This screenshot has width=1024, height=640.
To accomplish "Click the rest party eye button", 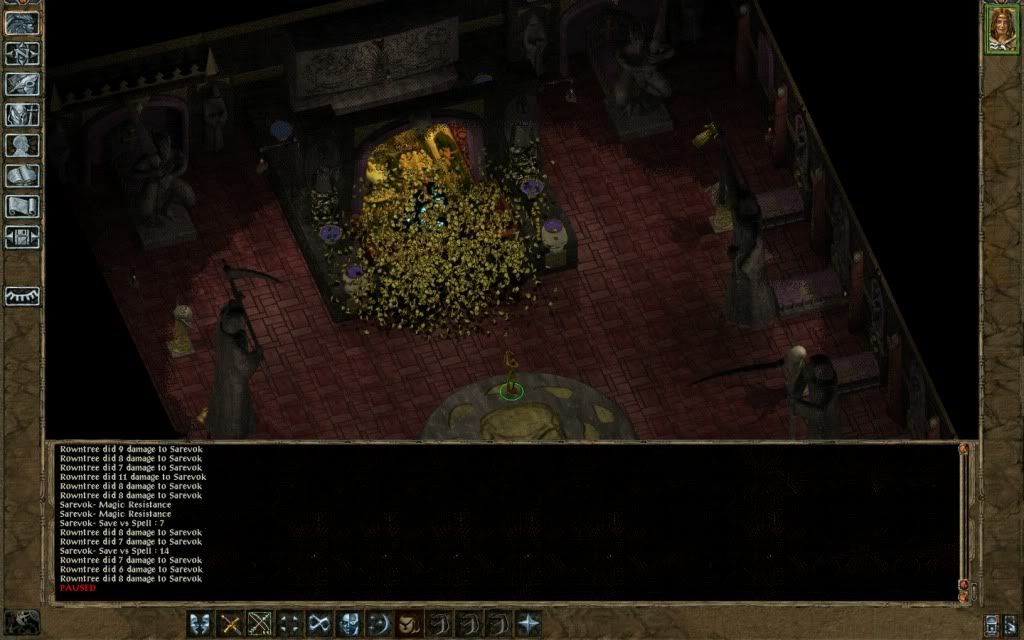I will [x=22, y=296].
